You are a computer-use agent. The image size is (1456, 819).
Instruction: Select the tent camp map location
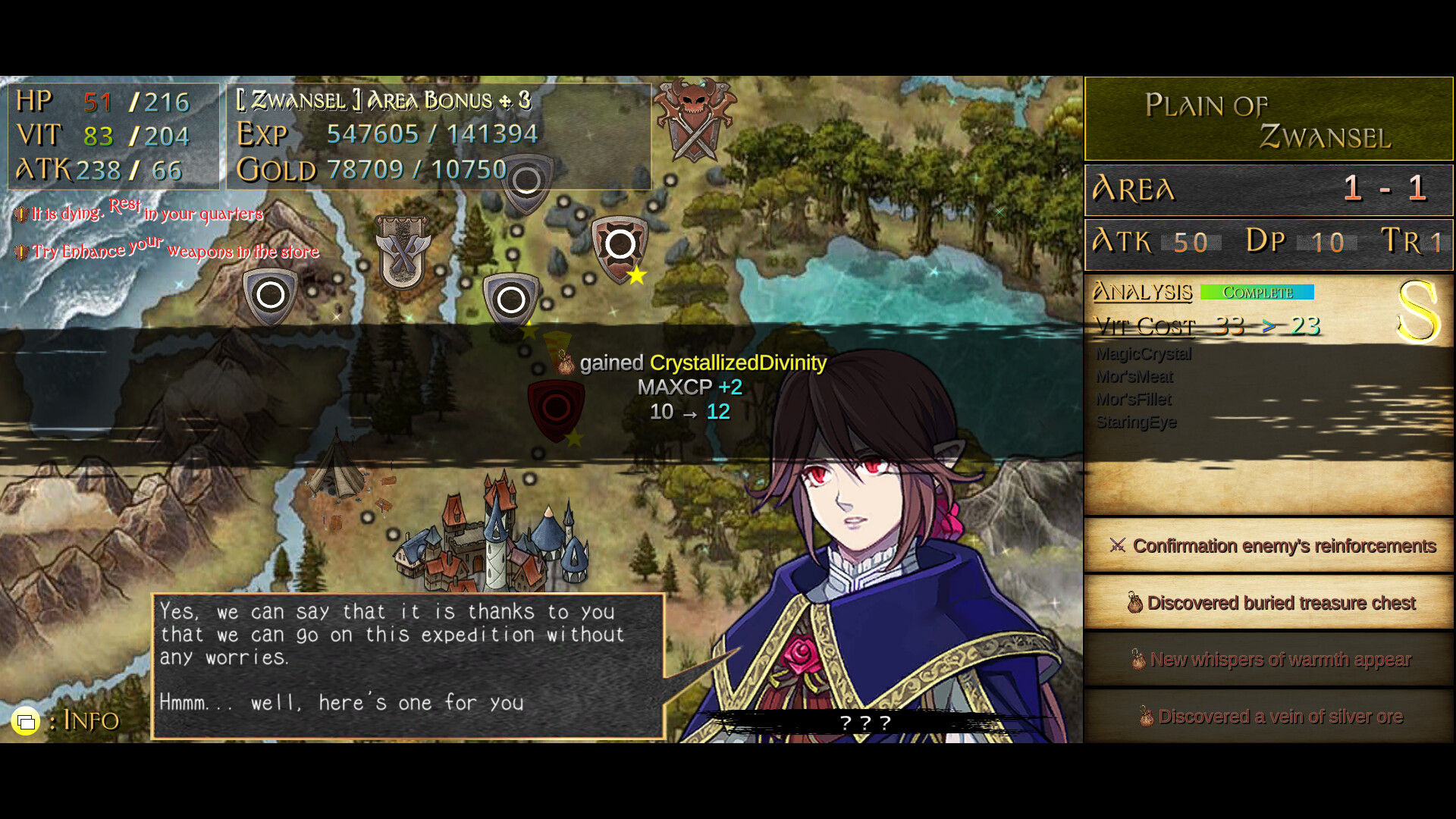(336, 472)
